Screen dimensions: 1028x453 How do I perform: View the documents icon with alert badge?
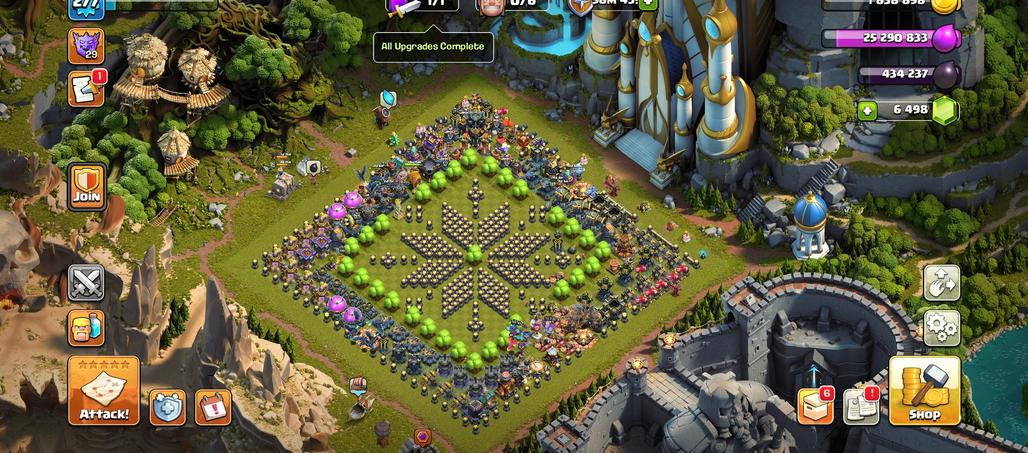[861, 405]
